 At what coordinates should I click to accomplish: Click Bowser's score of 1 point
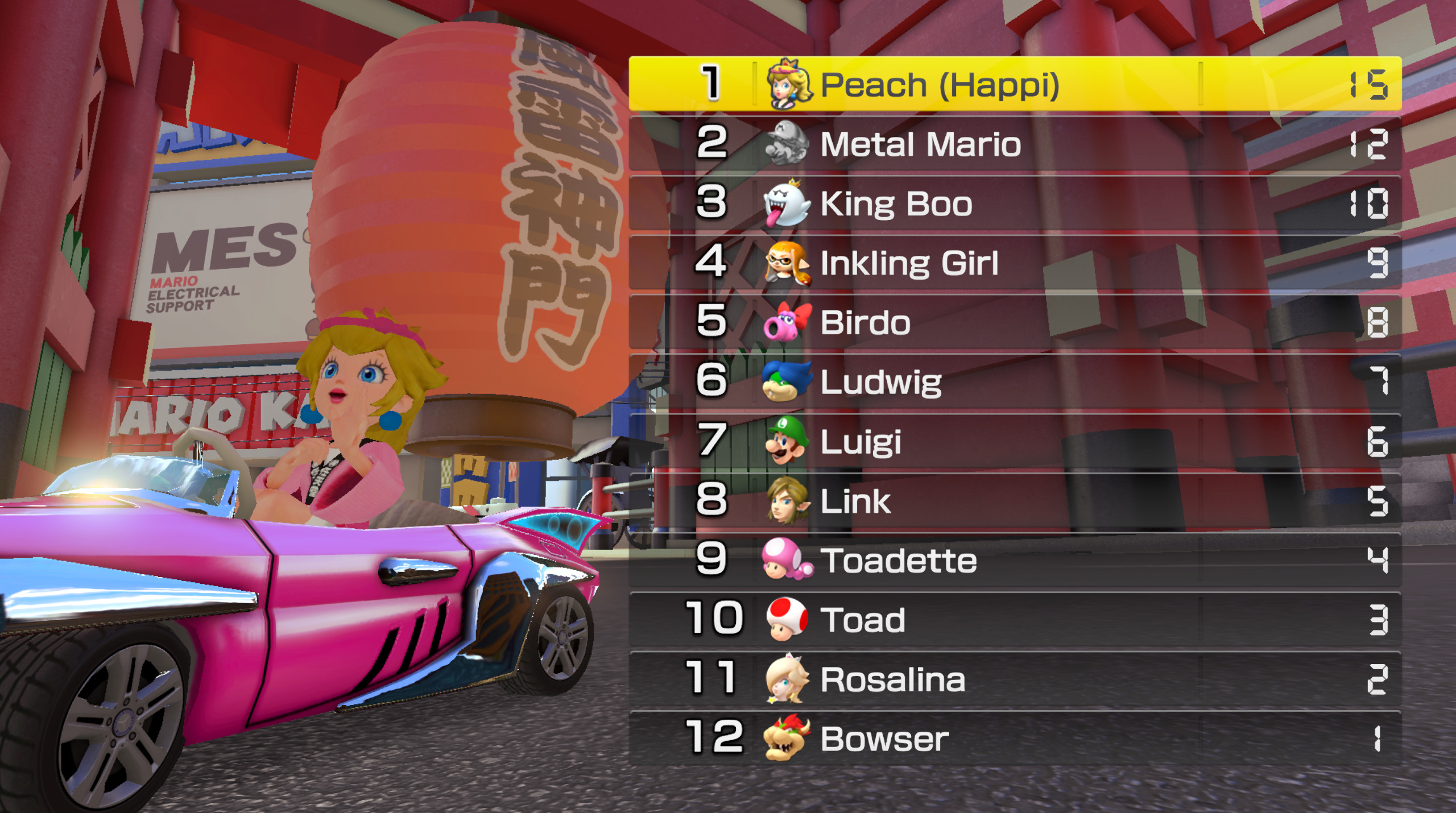(x=1377, y=737)
